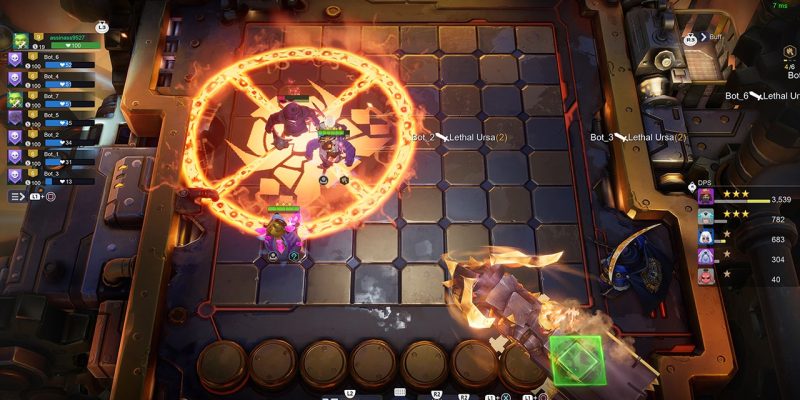The height and width of the screenshot is (400, 800).
Task: View Bot_6's board from the player list
Action: coord(45,60)
